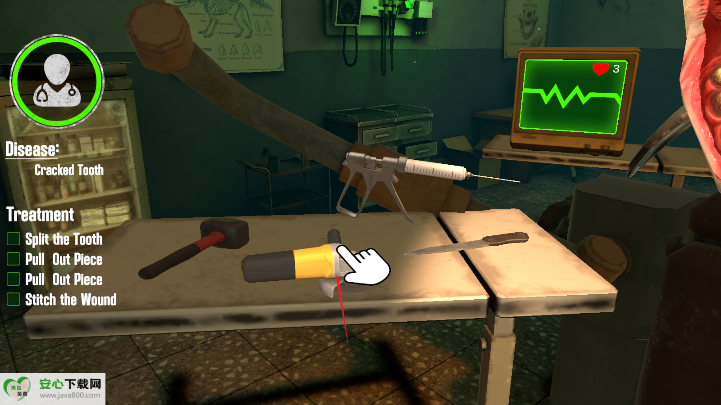721x405 pixels.
Task: Check the Split the Tooth checkbox
Action: [x=14, y=239]
